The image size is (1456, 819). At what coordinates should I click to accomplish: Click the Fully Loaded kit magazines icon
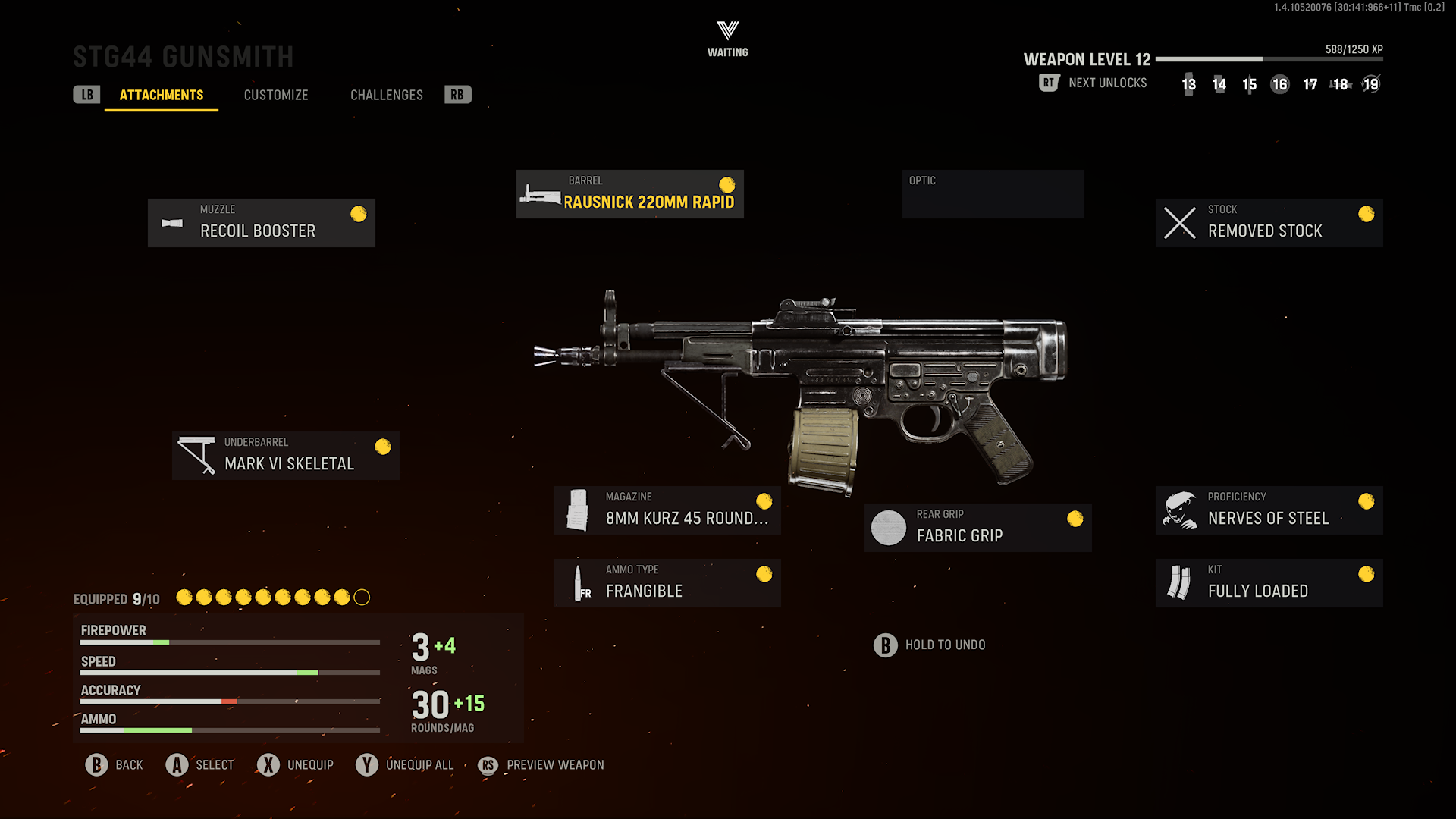click(x=1180, y=582)
